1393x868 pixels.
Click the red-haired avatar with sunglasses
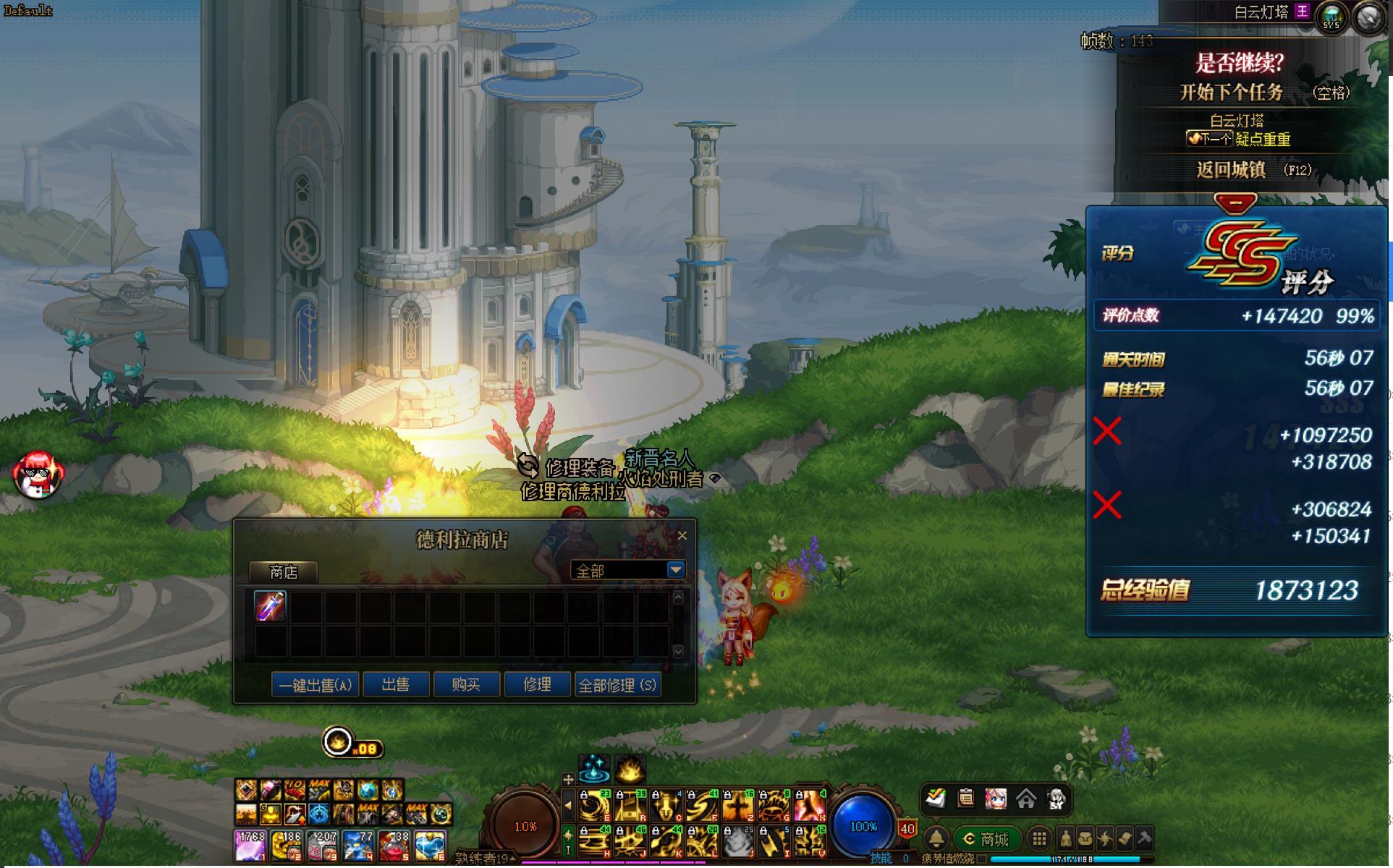click(x=38, y=475)
